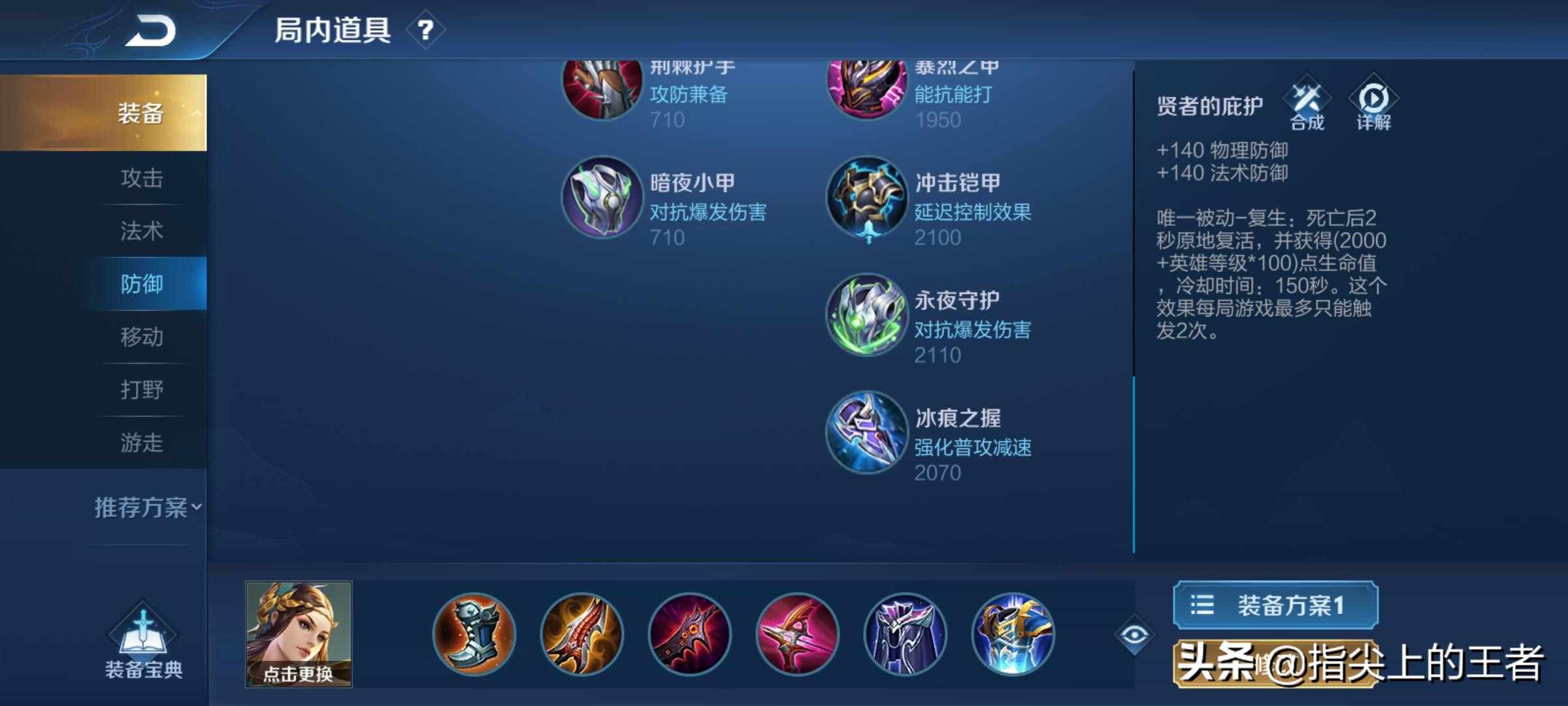The height and width of the screenshot is (706, 1568).
Task: Expand the 推荐方案 dropdown
Action: click(145, 505)
